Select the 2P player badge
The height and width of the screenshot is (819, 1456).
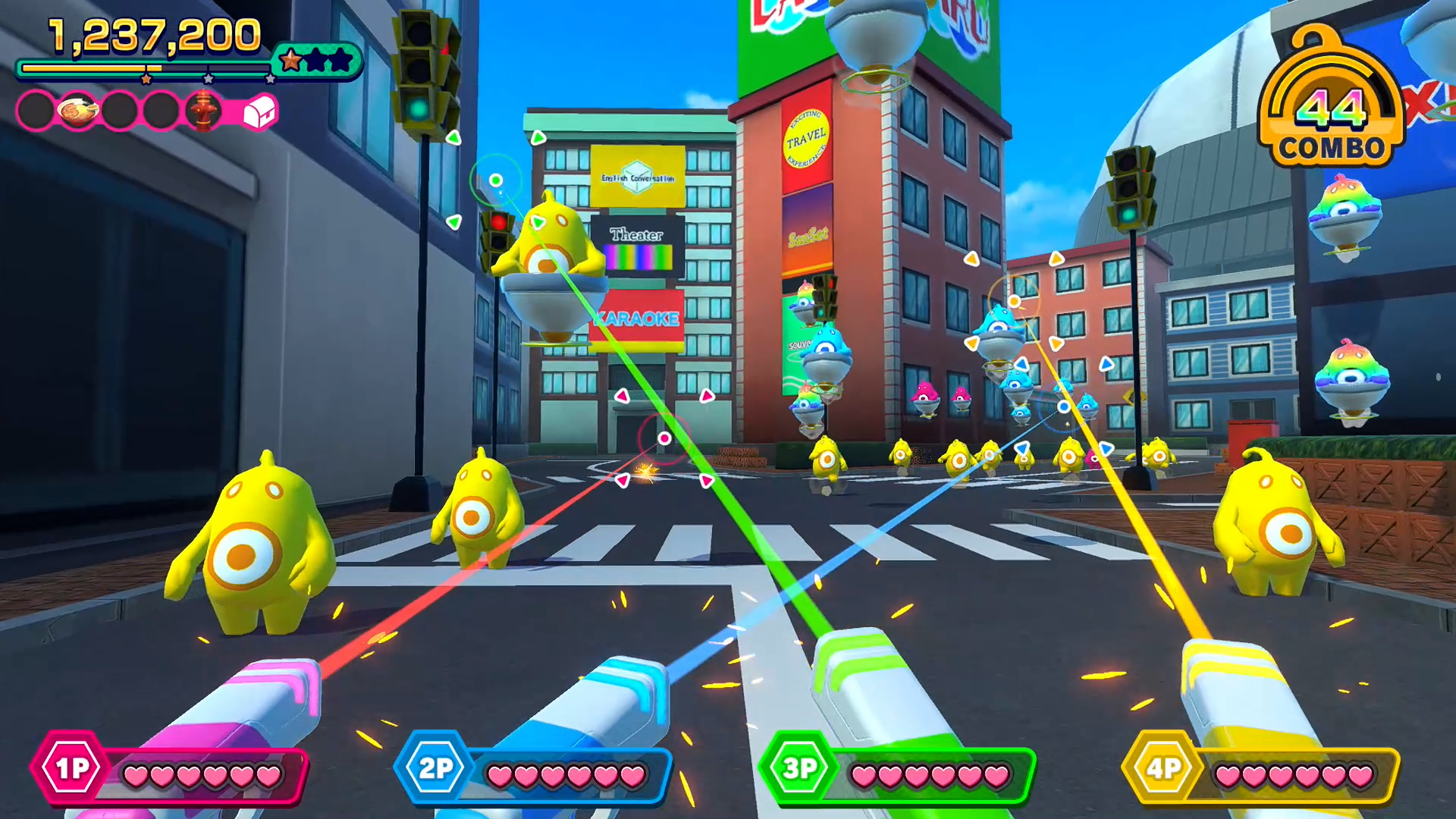coord(435,767)
